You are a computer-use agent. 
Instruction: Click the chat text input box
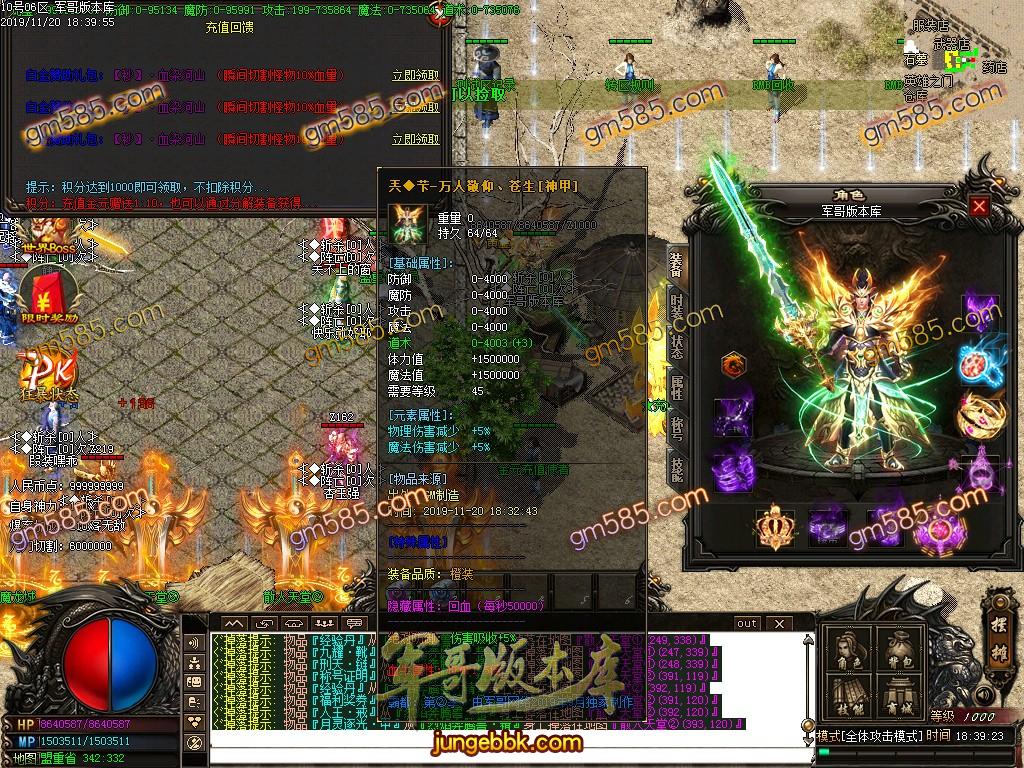point(480,741)
